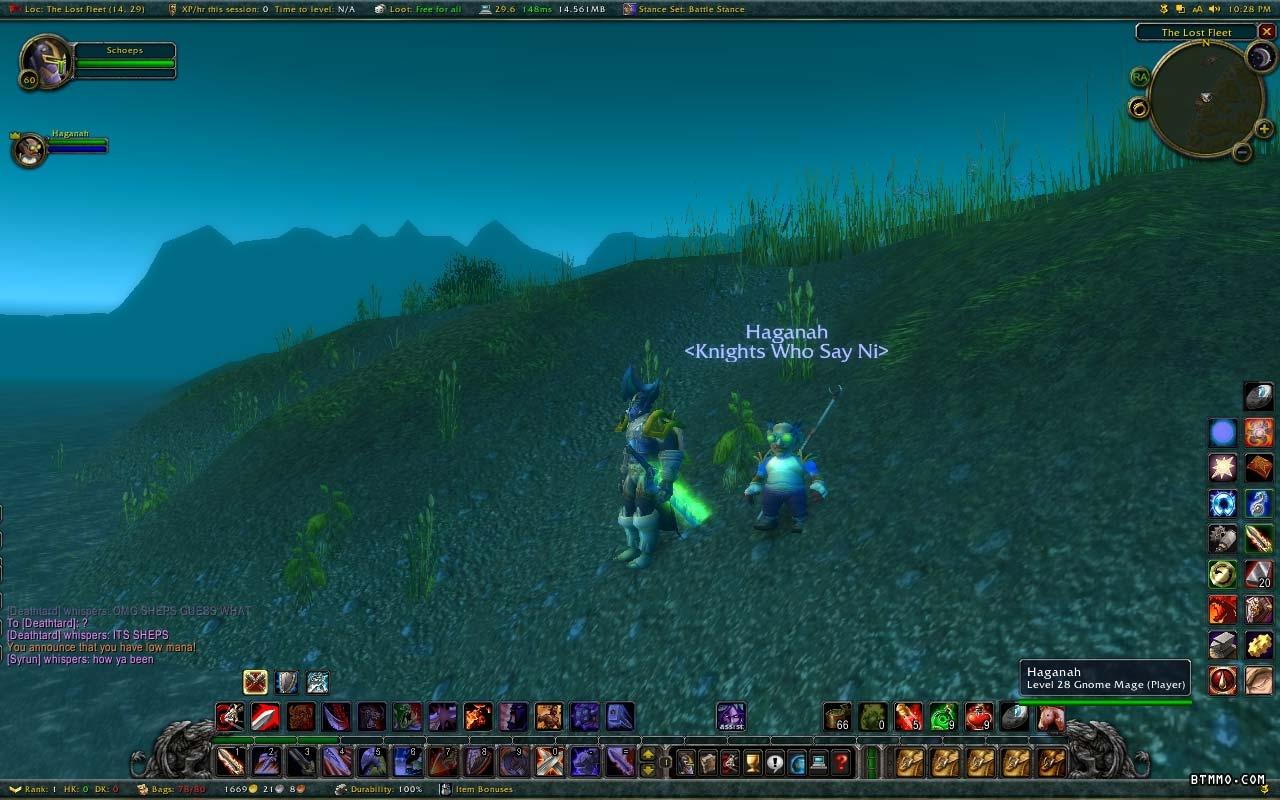Click Syrun's whisper in the chat box
Image resolution: width=1280 pixels, height=800 pixels.
point(80,660)
